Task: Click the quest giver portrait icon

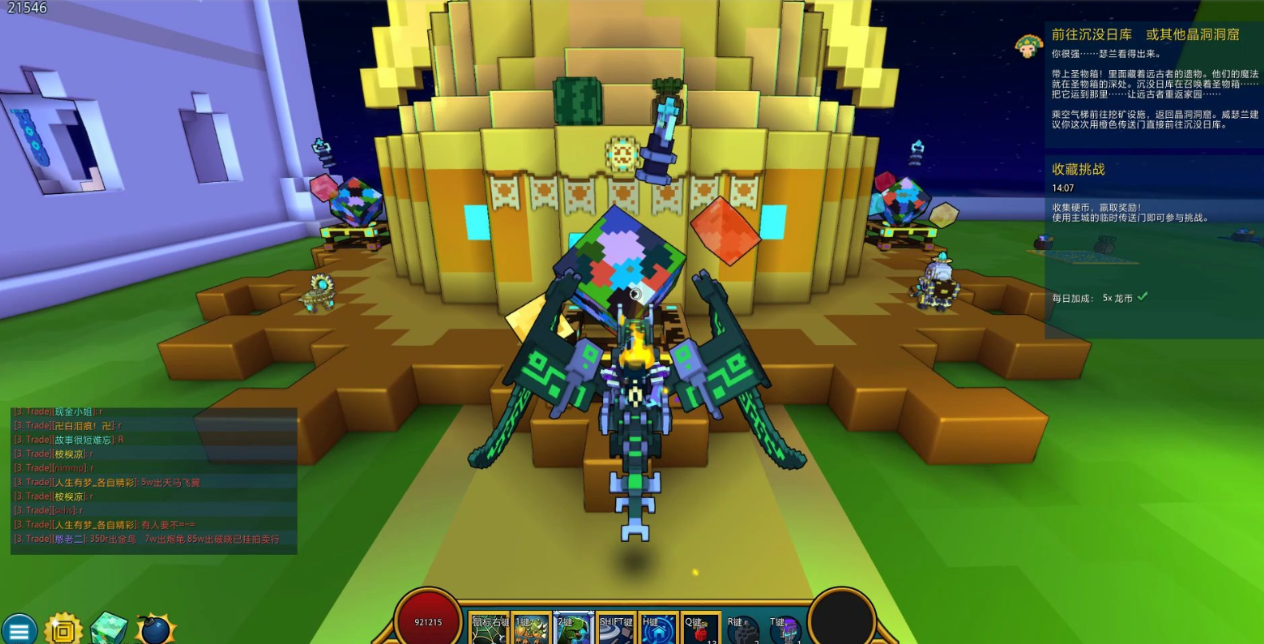Action: [1026, 44]
